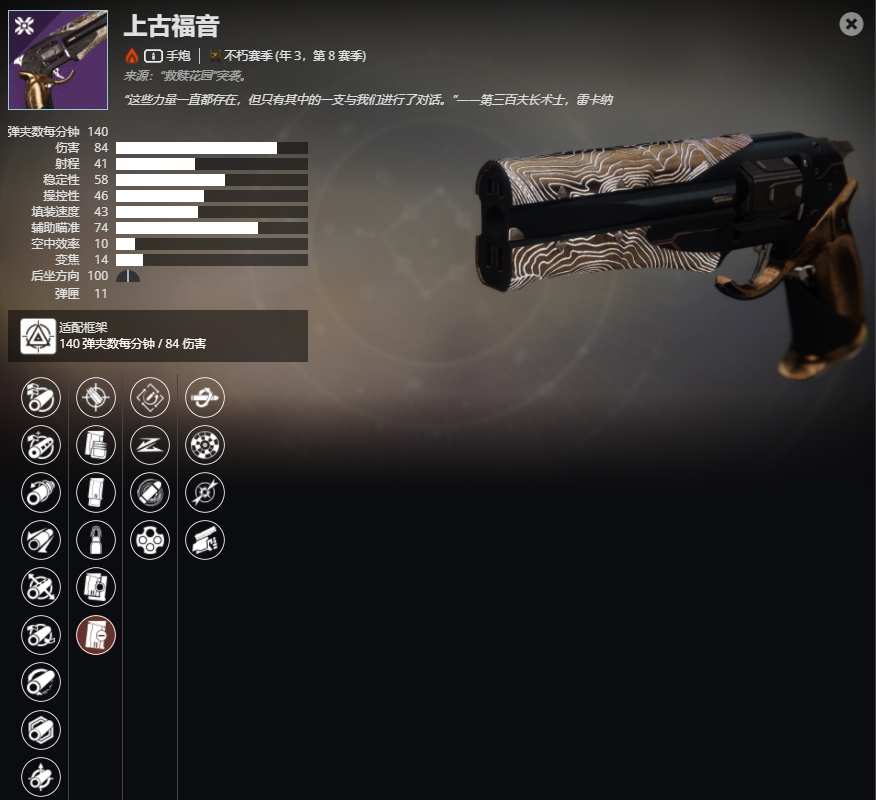
Task: Choose the hexagonal barrel perk
Action: point(41,729)
